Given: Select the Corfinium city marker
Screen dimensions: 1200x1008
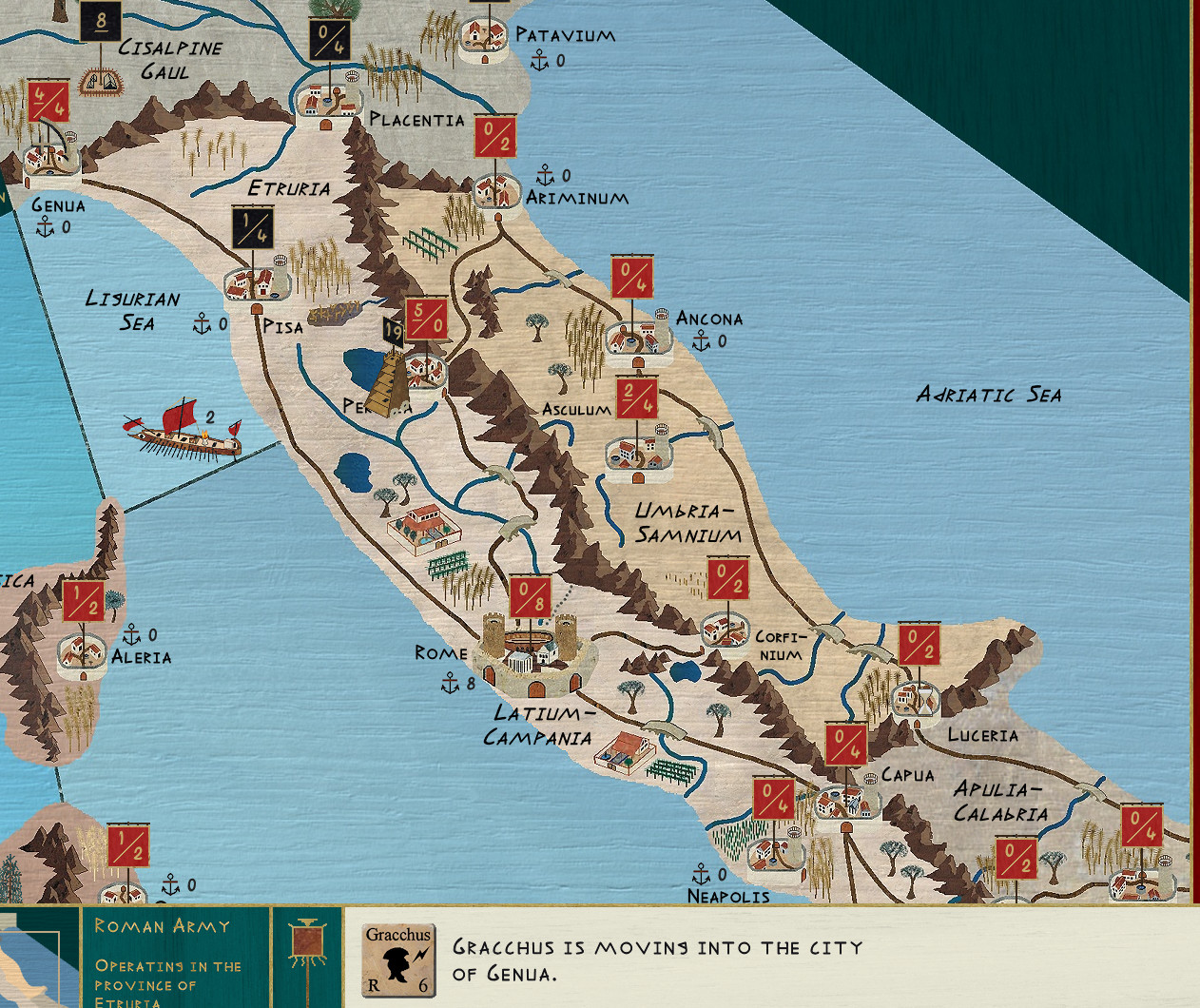Looking at the screenshot, I should [x=726, y=628].
